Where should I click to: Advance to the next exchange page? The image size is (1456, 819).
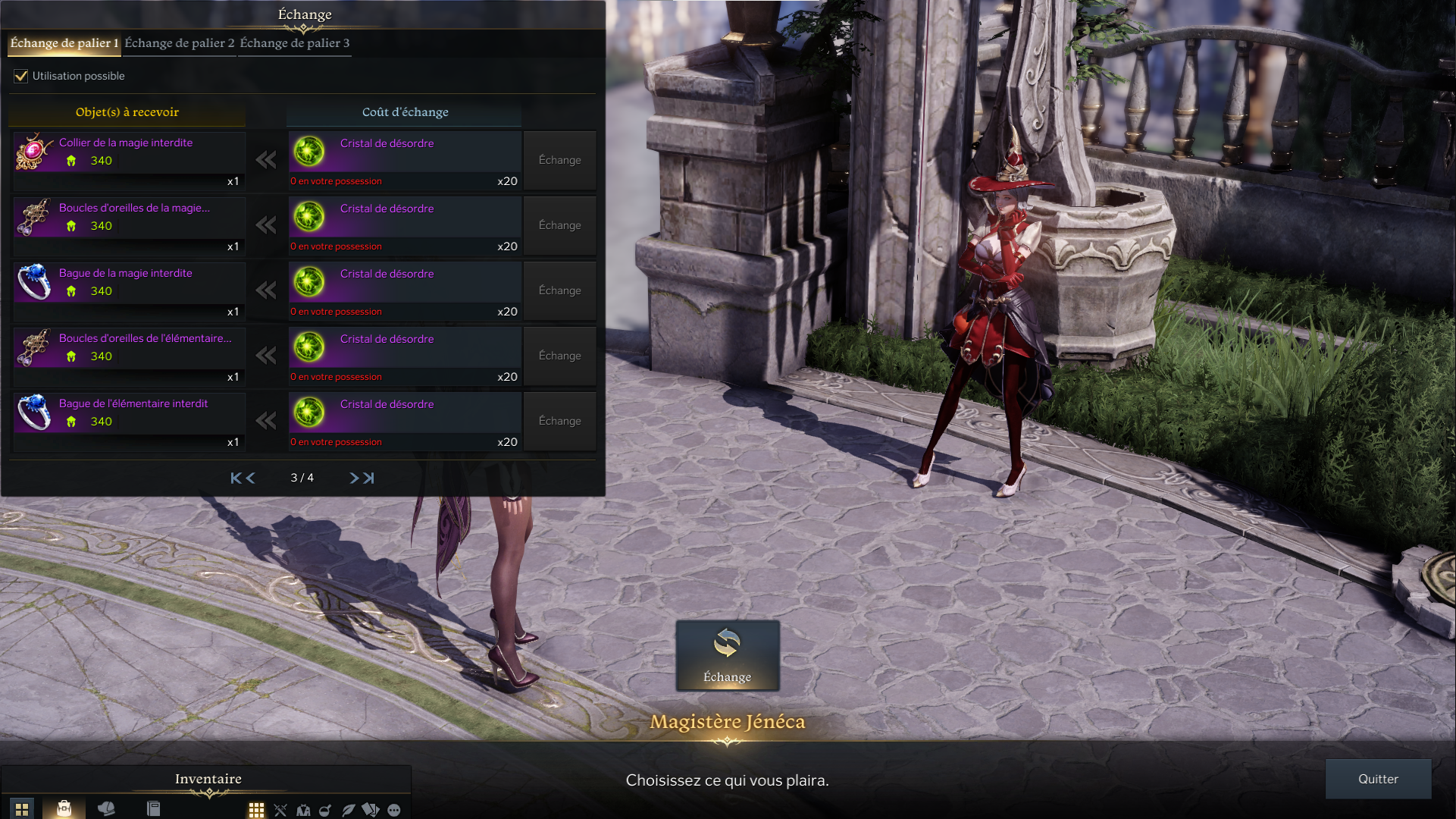(x=354, y=478)
